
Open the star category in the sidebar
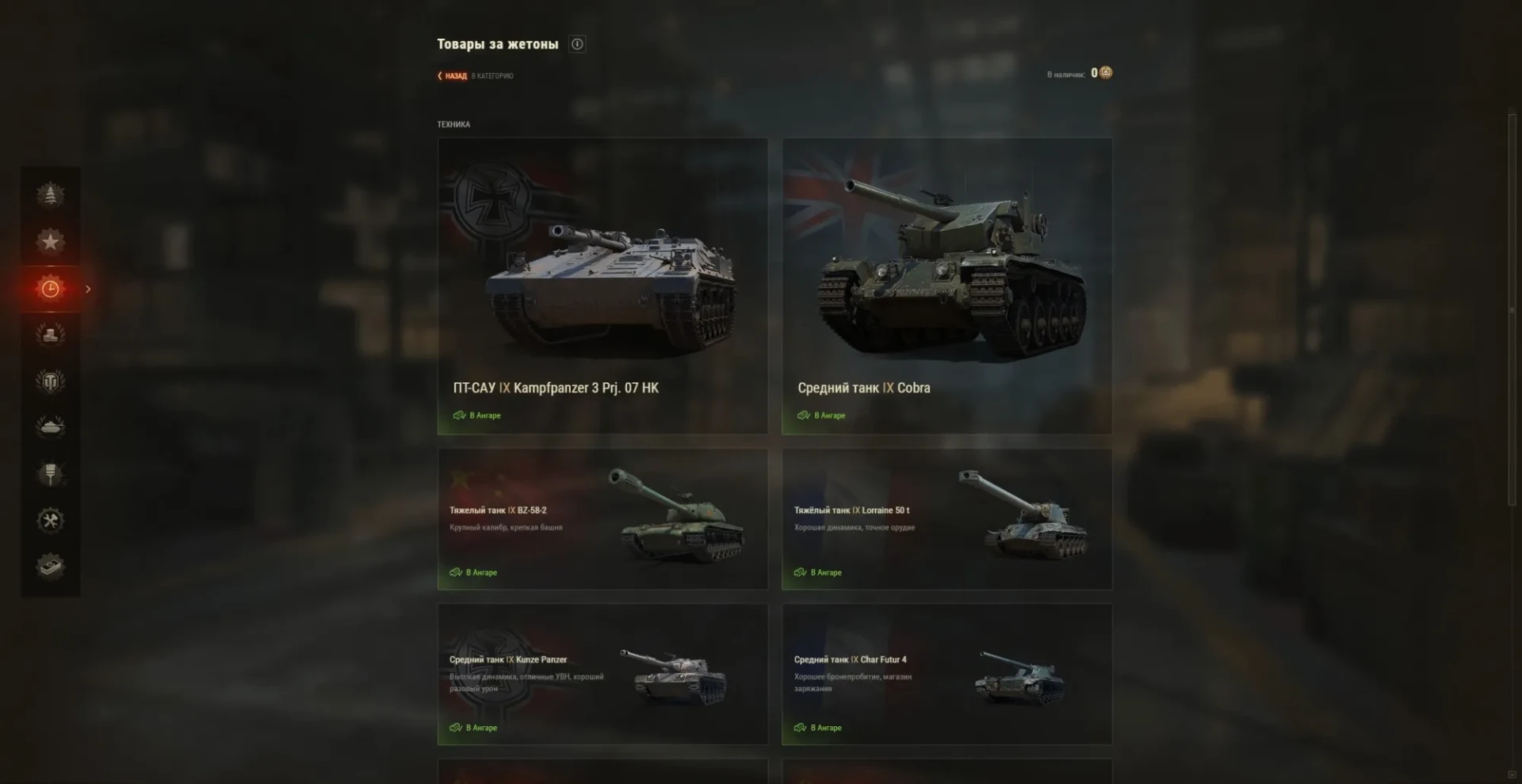click(50, 241)
